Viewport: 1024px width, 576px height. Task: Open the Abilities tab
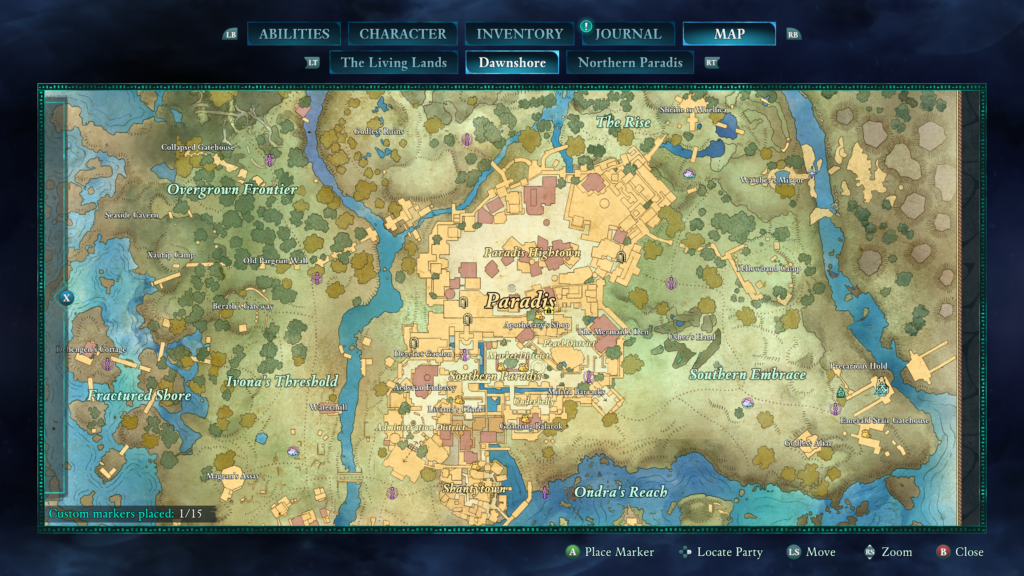(294, 34)
